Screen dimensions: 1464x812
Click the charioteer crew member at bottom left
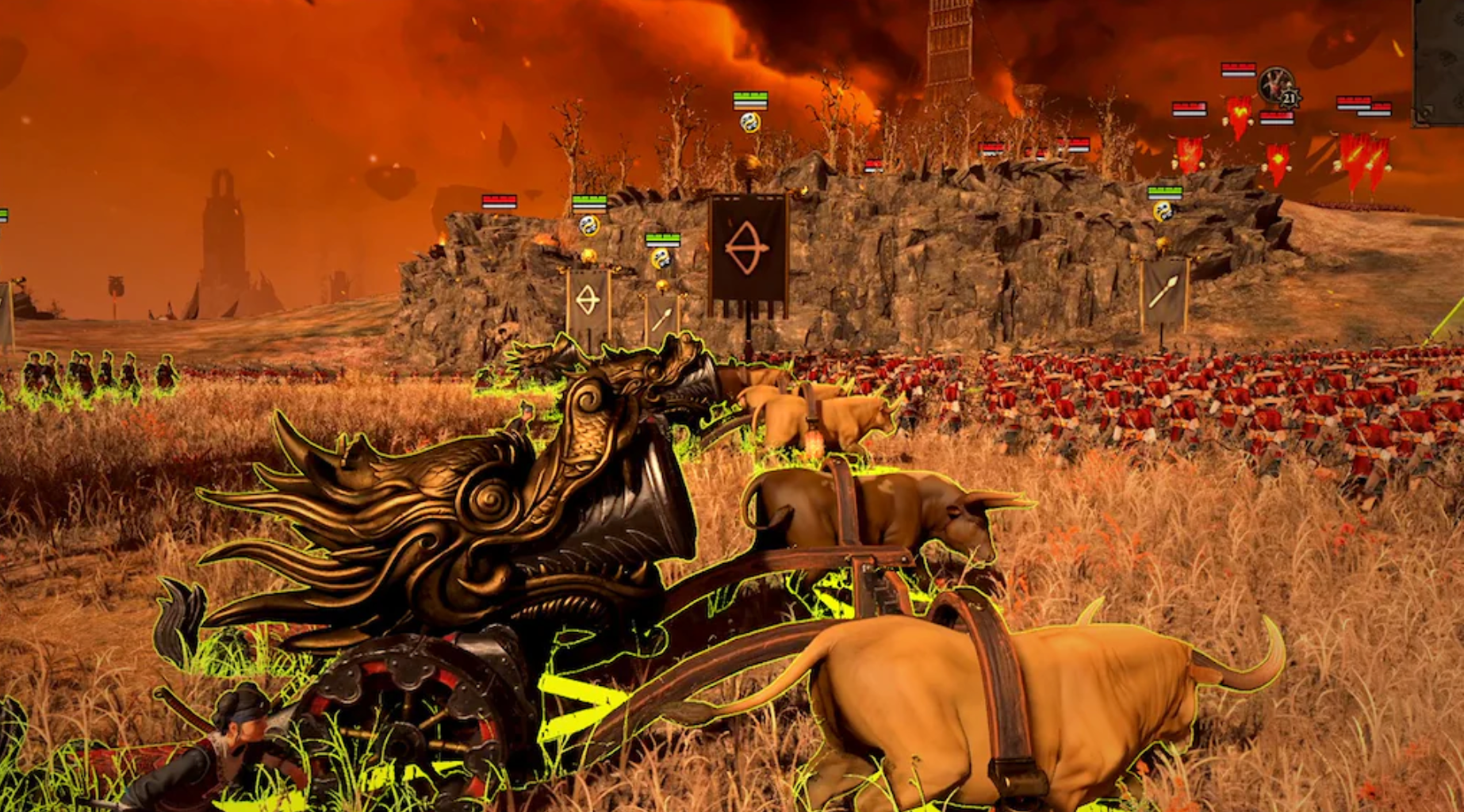pyautogui.click(x=238, y=737)
